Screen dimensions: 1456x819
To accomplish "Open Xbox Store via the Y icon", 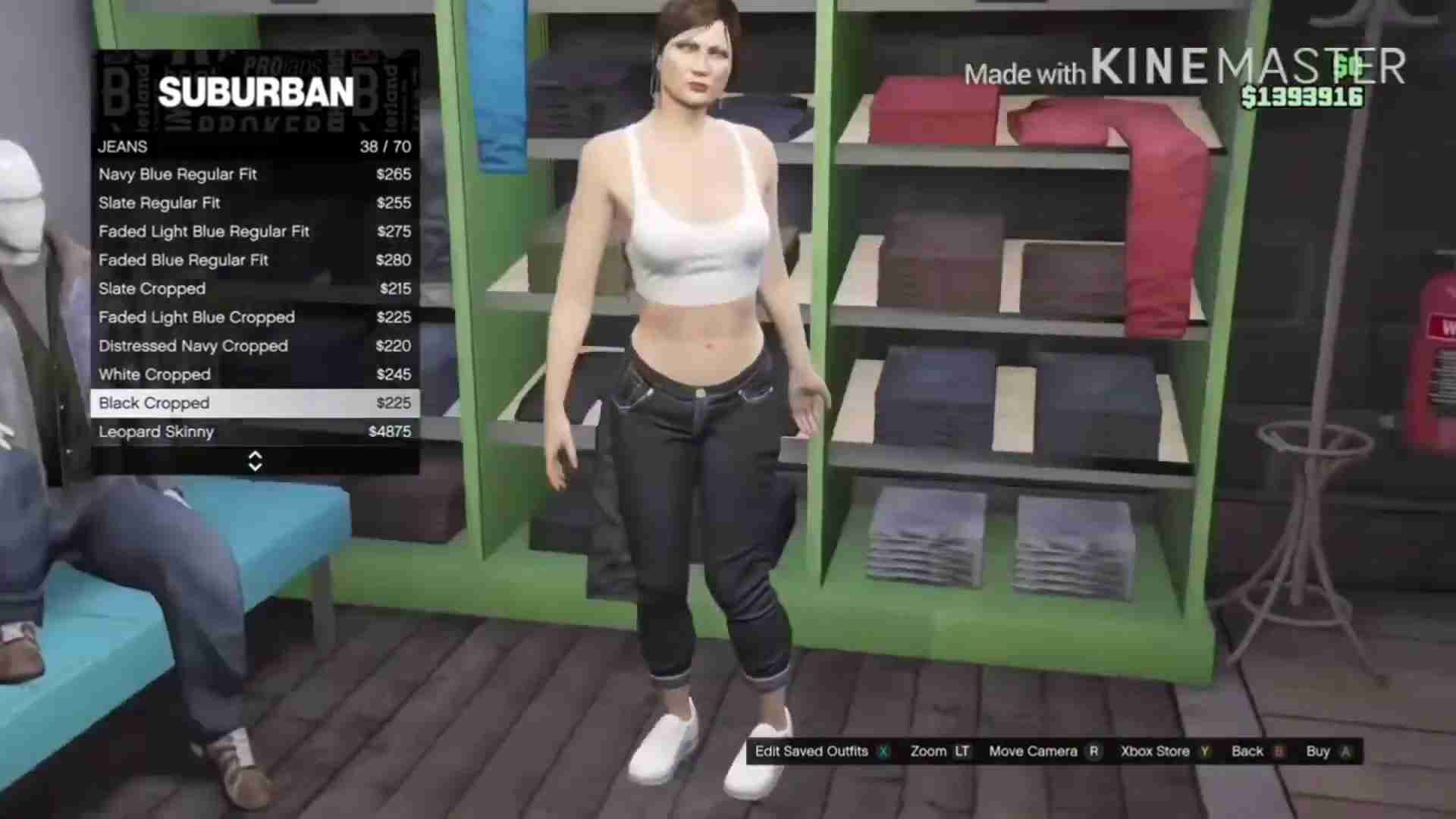I will (x=1205, y=752).
